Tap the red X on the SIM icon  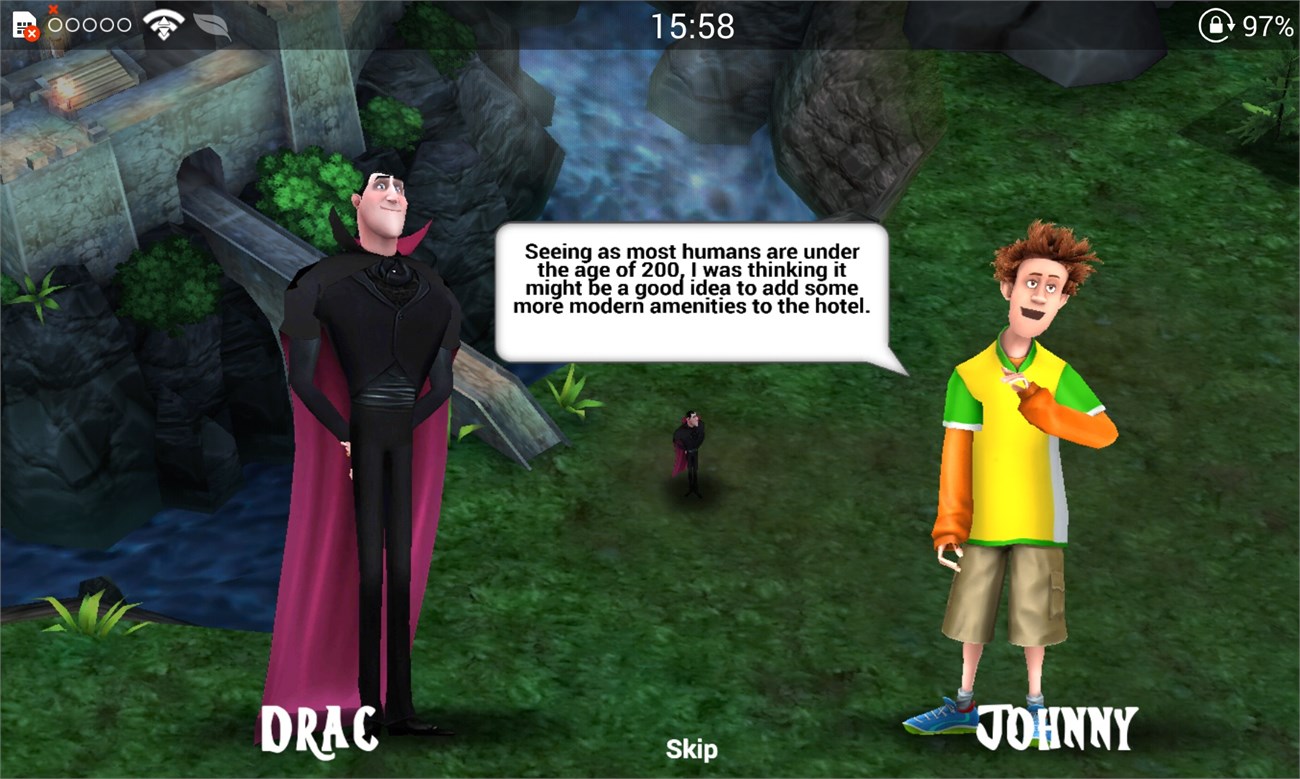tap(31, 31)
